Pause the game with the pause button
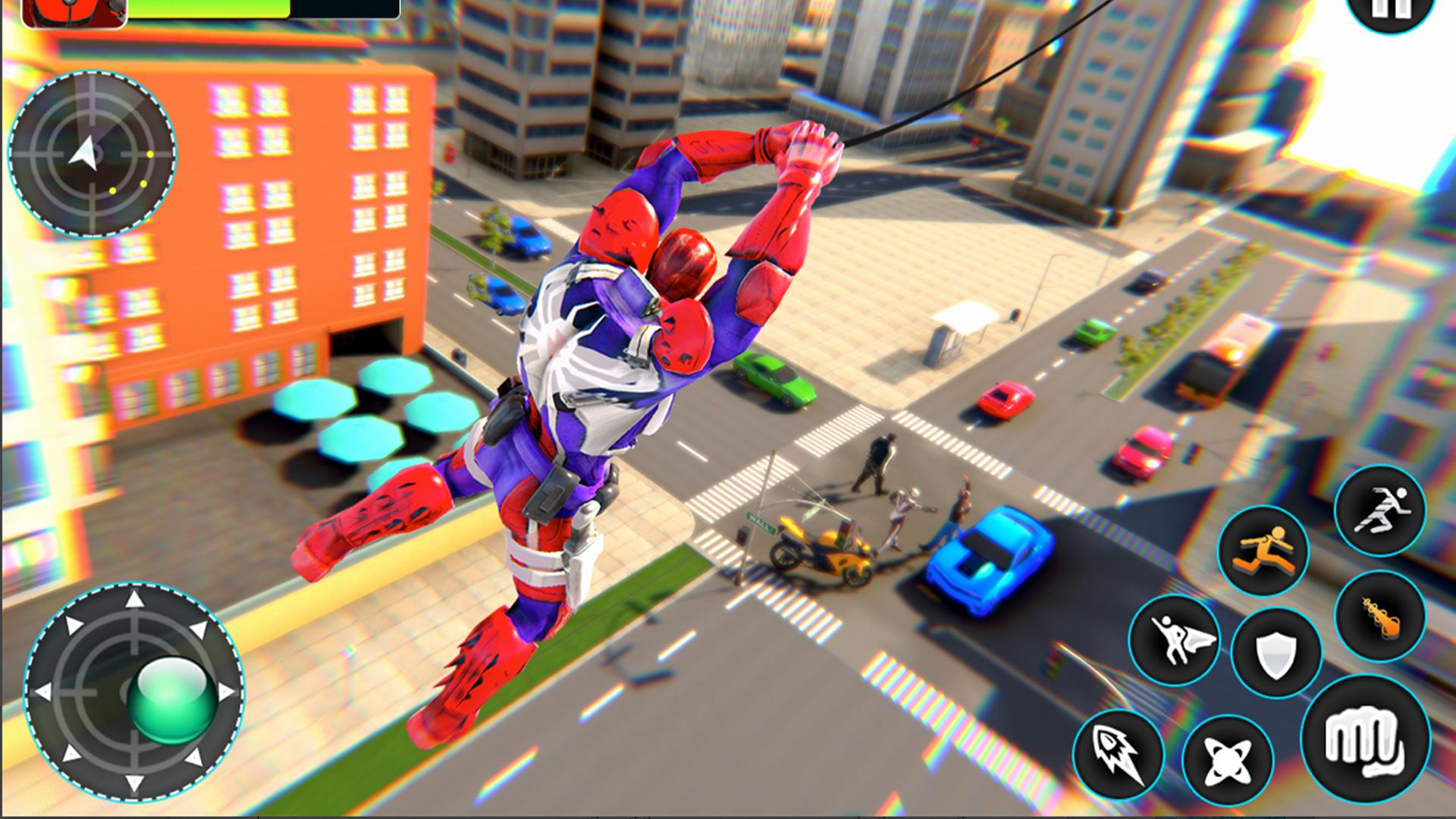Image resolution: width=1456 pixels, height=819 pixels. pos(1398,10)
